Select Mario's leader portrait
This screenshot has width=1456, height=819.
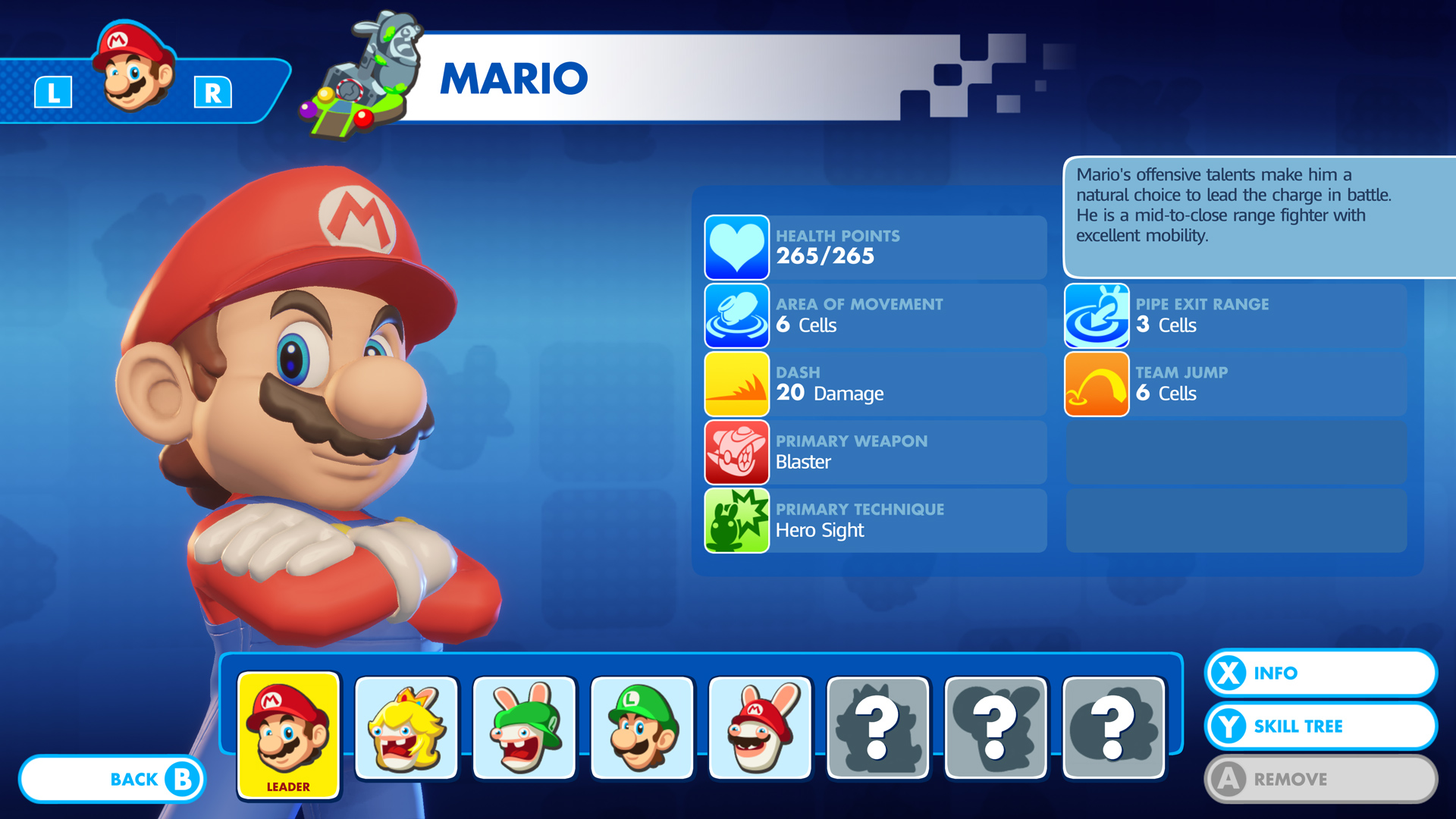pos(288,724)
